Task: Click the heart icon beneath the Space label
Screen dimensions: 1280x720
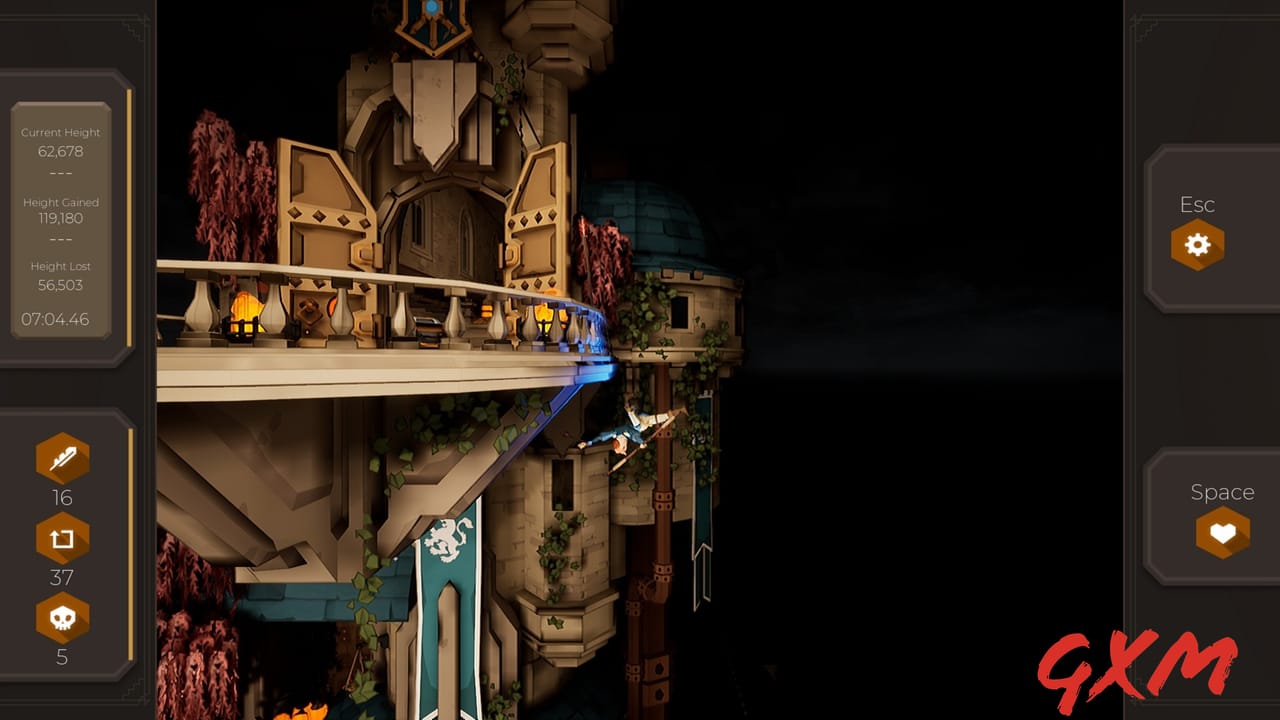Action: click(1222, 533)
